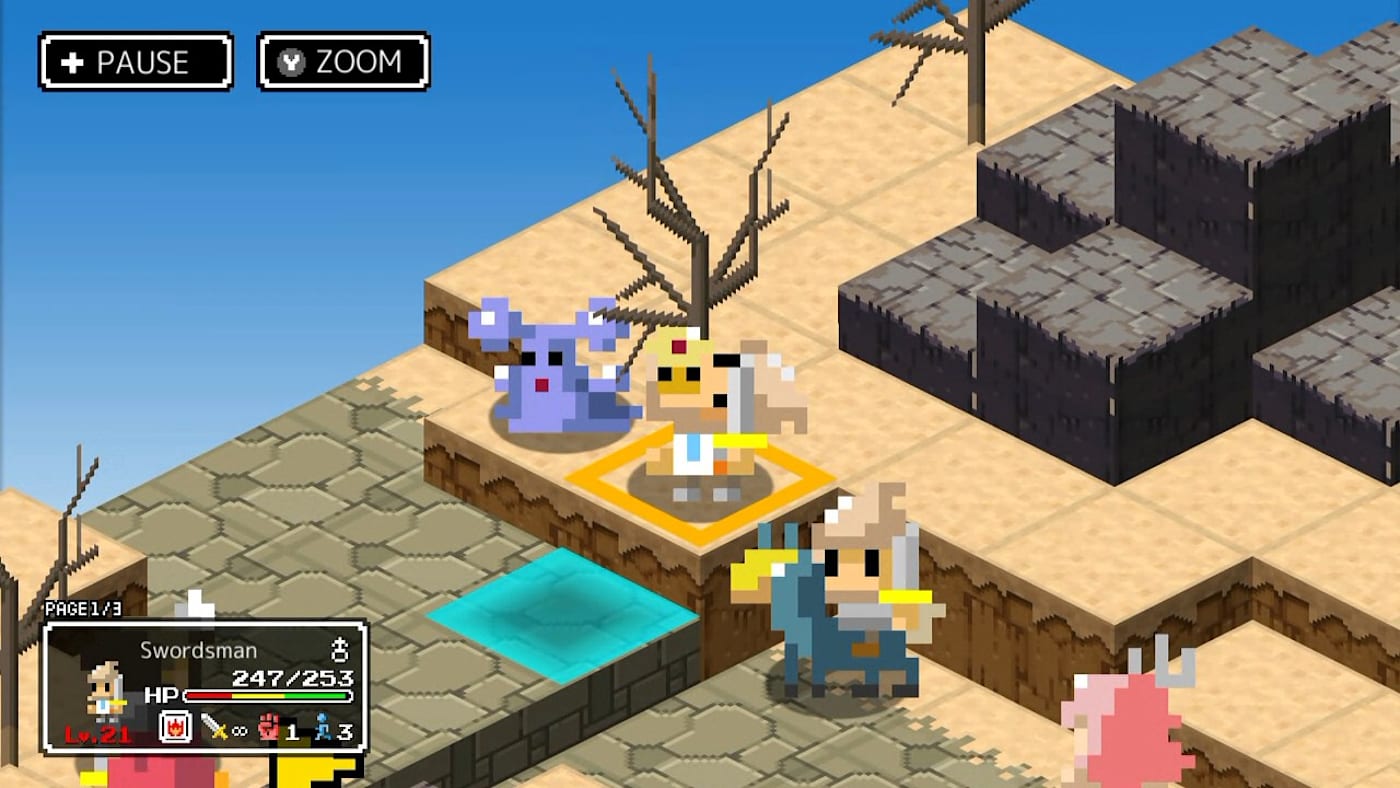
Task: Advance to next page via PAGE 1/3 label
Action: tap(84, 608)
